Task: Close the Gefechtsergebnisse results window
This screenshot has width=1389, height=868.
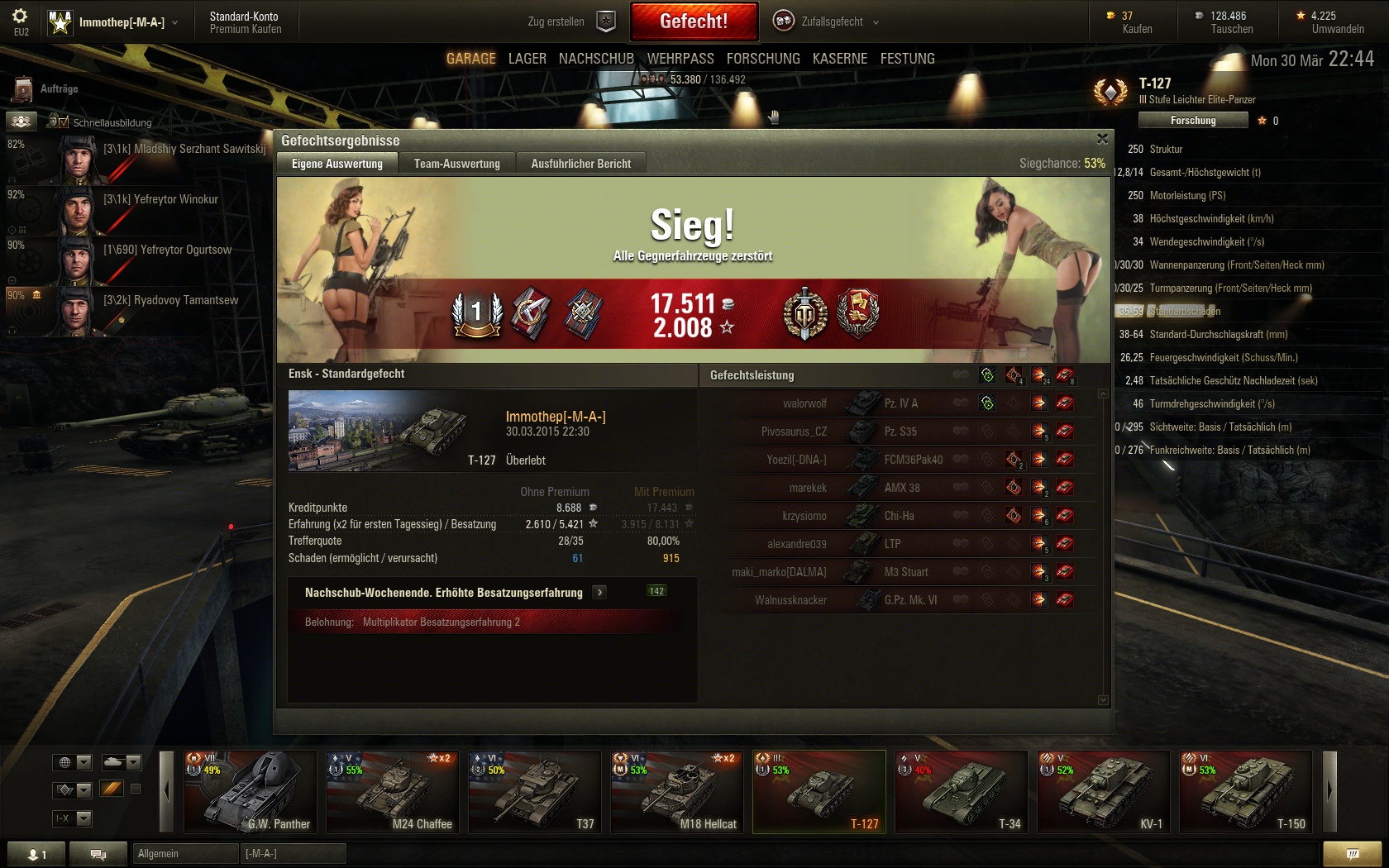Action: click(1101, 139)
